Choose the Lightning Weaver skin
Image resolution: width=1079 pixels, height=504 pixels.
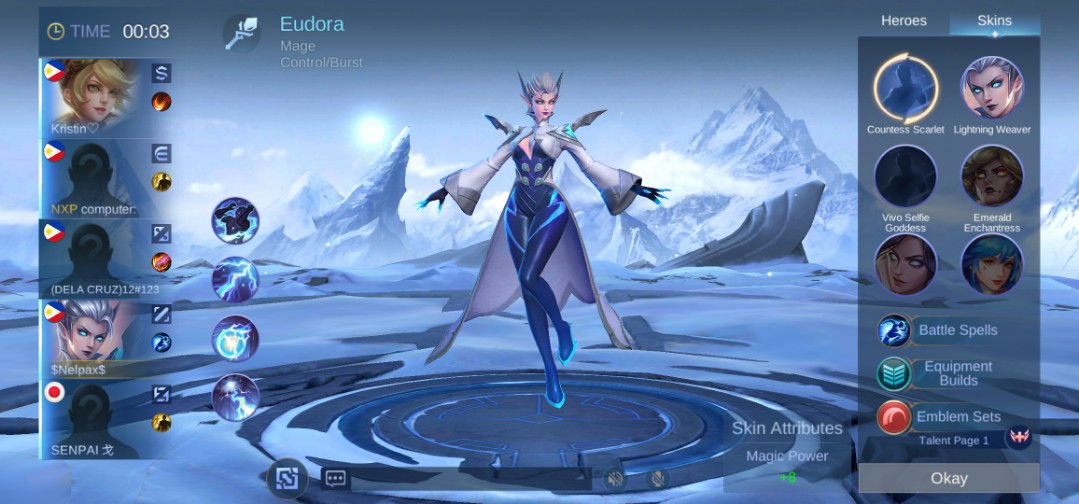pos(992,89)
